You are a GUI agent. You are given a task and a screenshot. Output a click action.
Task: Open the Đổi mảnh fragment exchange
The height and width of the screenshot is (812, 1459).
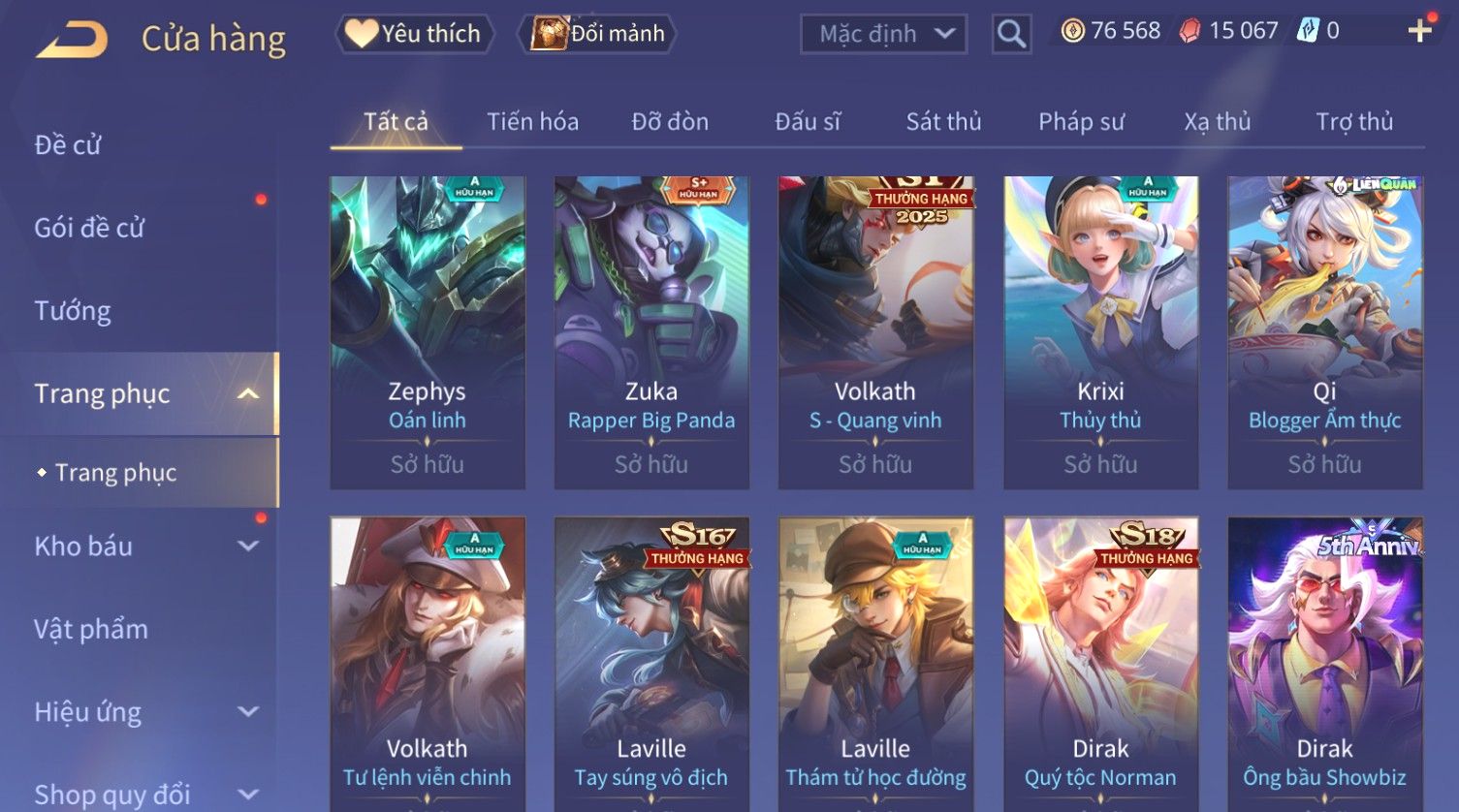pyautogui.click(x=599, y=34)
